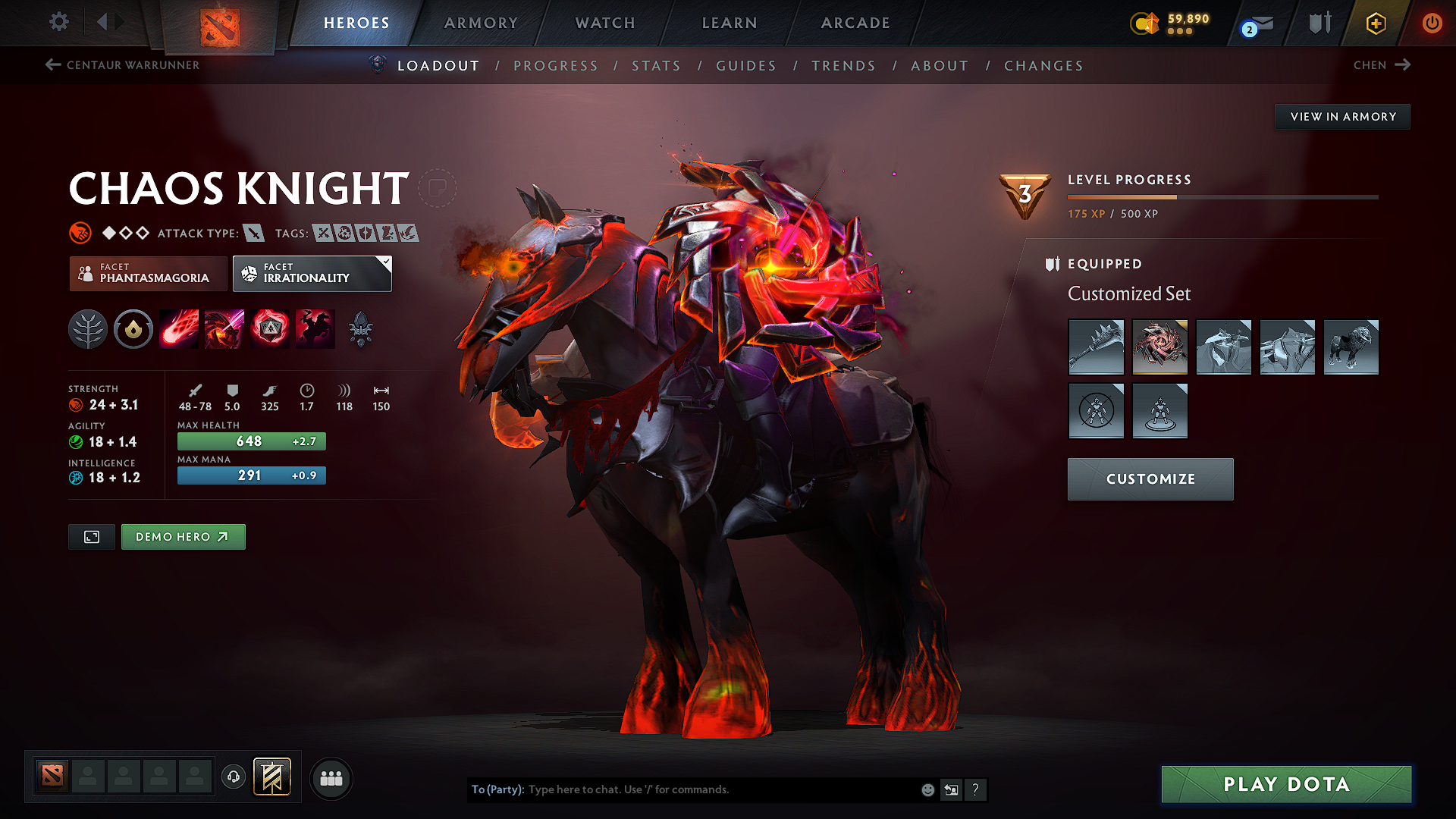Switch to the ARMORY tab

click(x=481, y=23)
